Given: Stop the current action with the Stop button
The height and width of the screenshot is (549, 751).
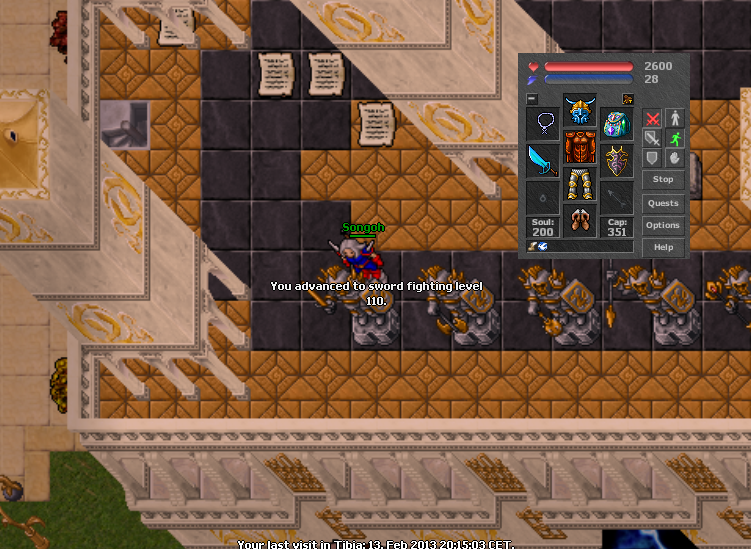Looking at the screenshot, I should [x=663, y=180].
